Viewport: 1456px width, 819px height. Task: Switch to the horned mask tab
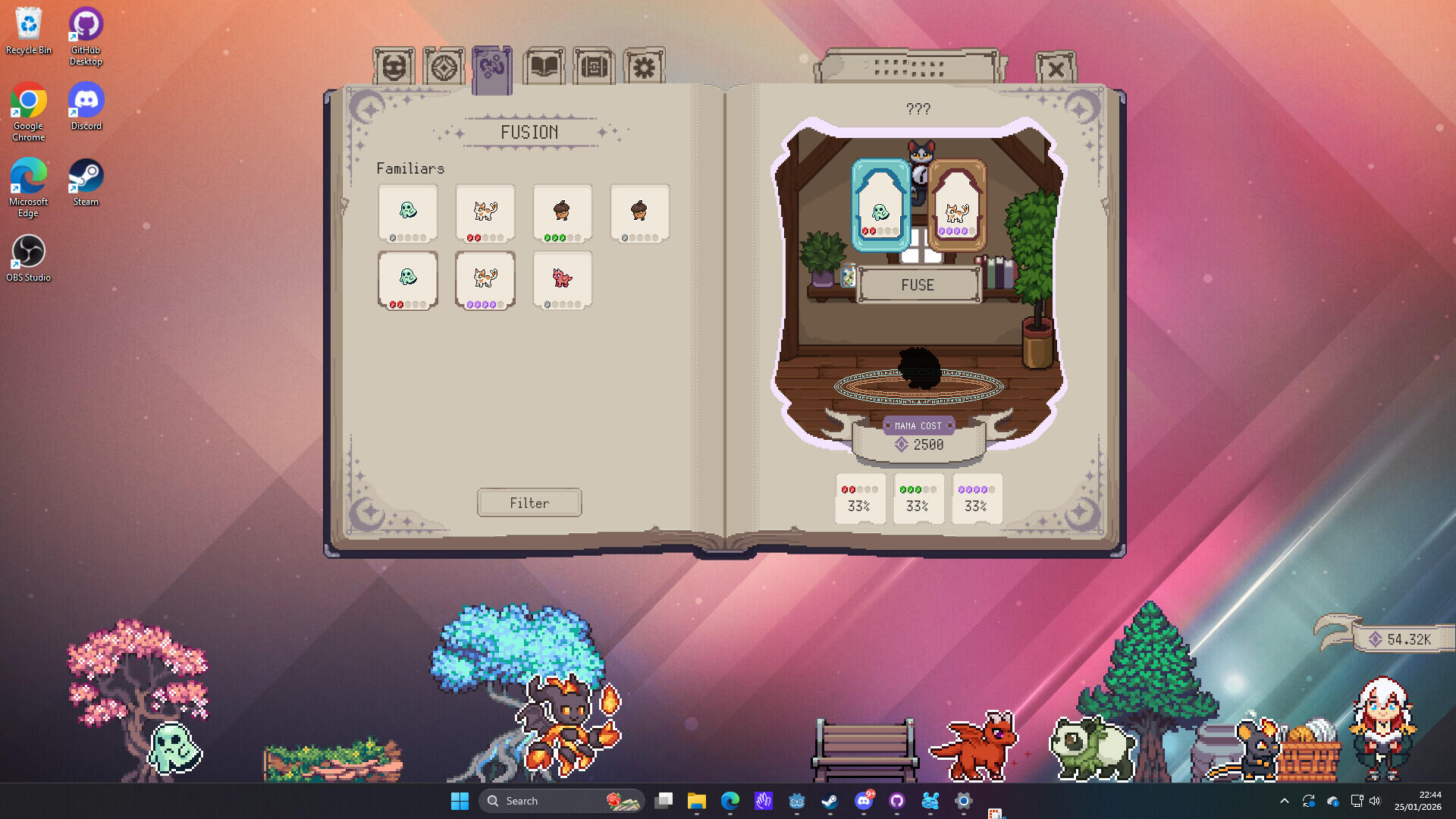click(394, 67)
